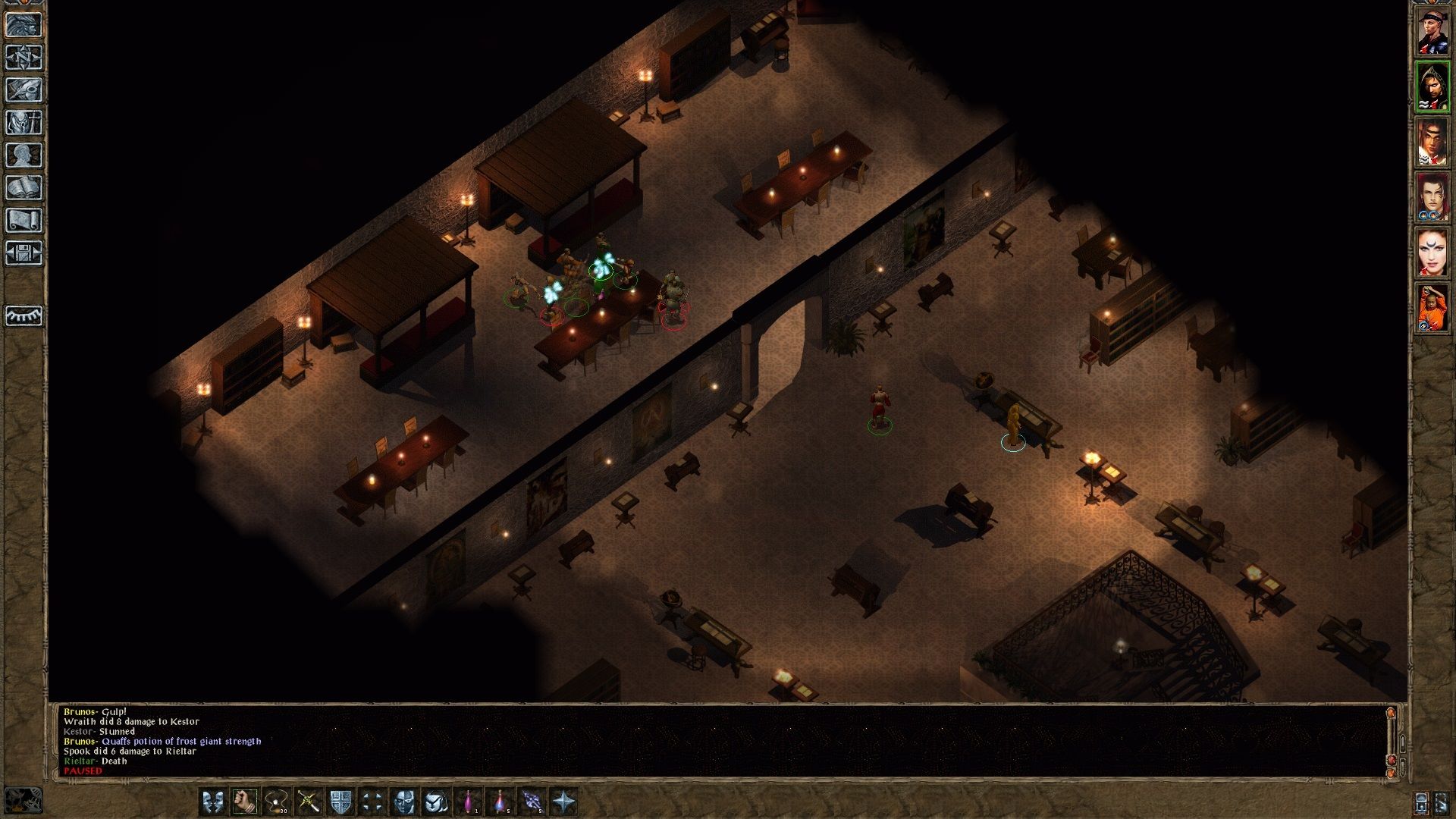Open the journal quill and inkwell button
Image resolution: width=1456 pixels, height=819 pixels.
pyautogui.click(x=24, y=90)
